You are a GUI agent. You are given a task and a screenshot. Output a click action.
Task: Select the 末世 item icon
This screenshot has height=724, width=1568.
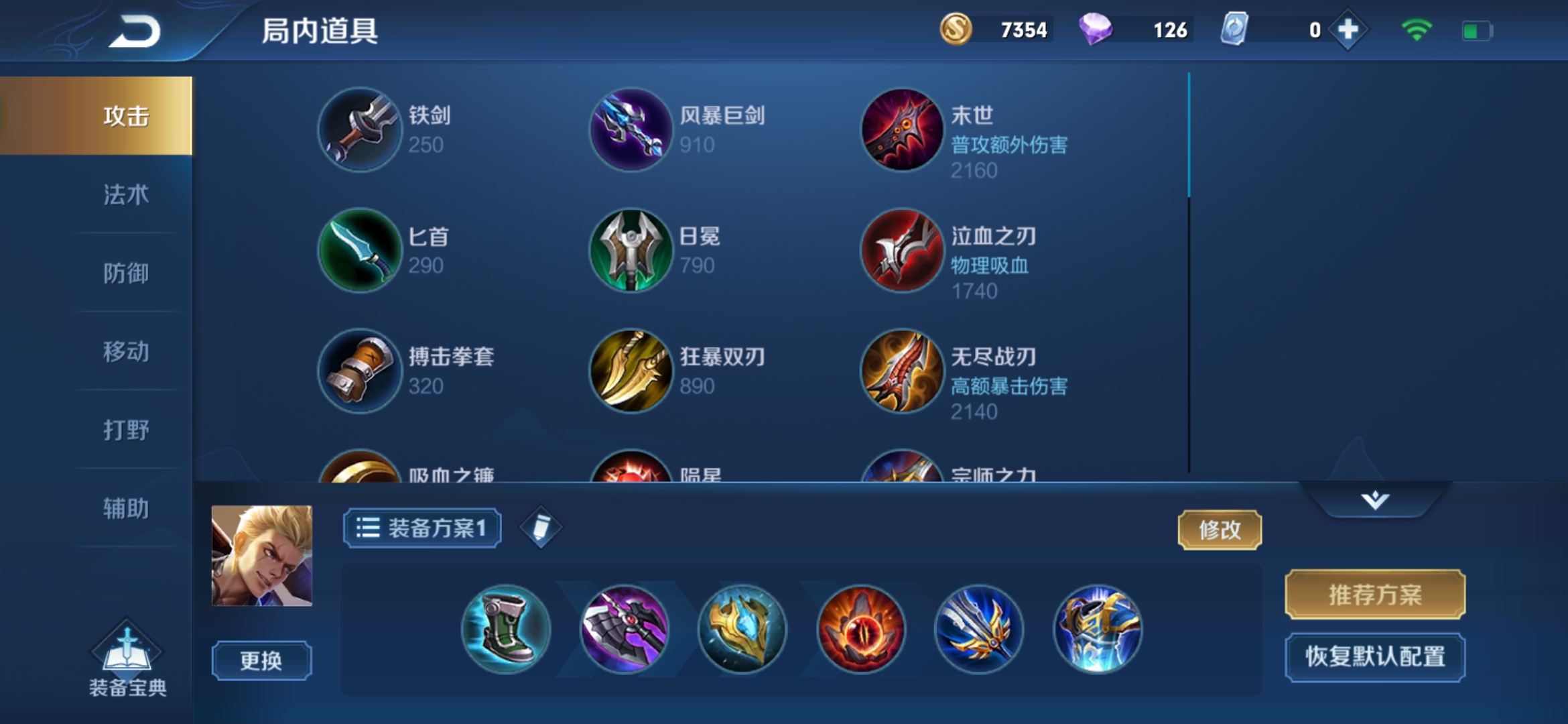coord(900,130)
